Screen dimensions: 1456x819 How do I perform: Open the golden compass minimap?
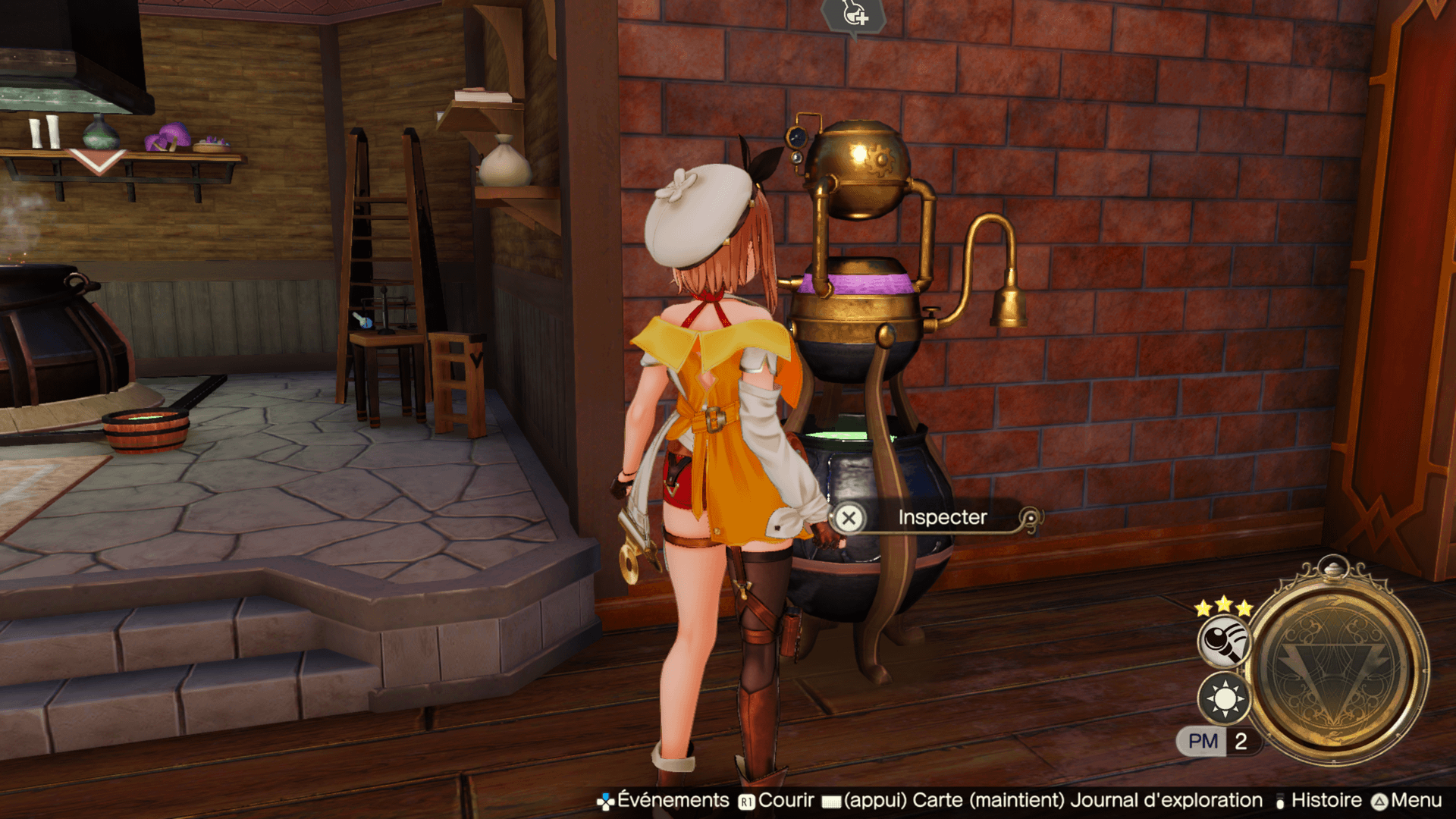[x=1338, y=667]
